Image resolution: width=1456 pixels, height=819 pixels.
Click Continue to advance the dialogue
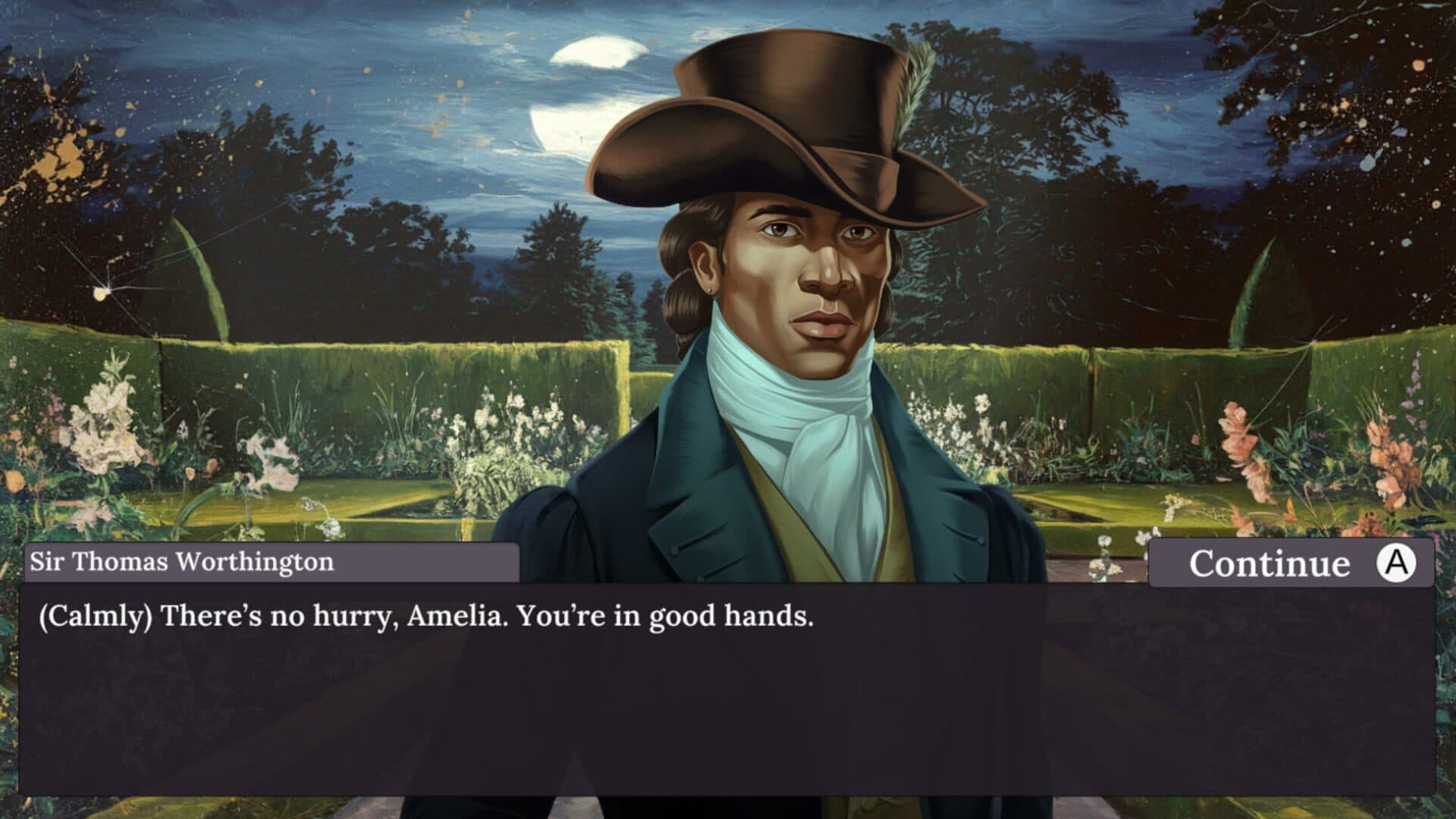(x=1291, y=563)
